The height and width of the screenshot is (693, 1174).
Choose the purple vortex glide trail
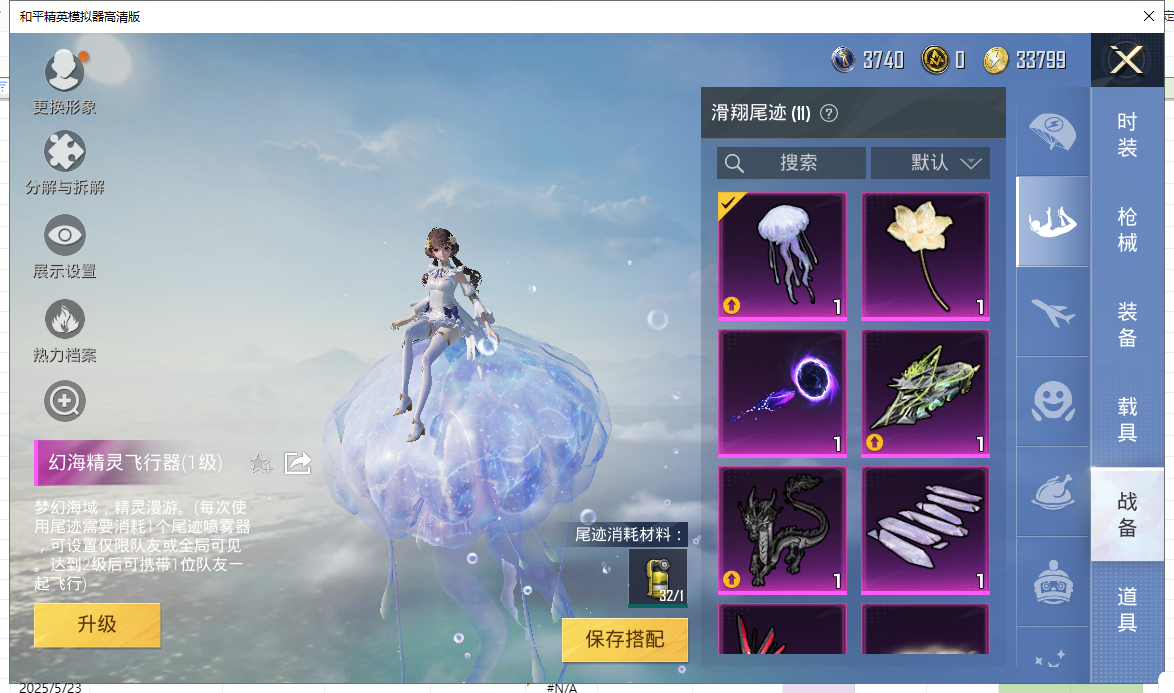782,393
